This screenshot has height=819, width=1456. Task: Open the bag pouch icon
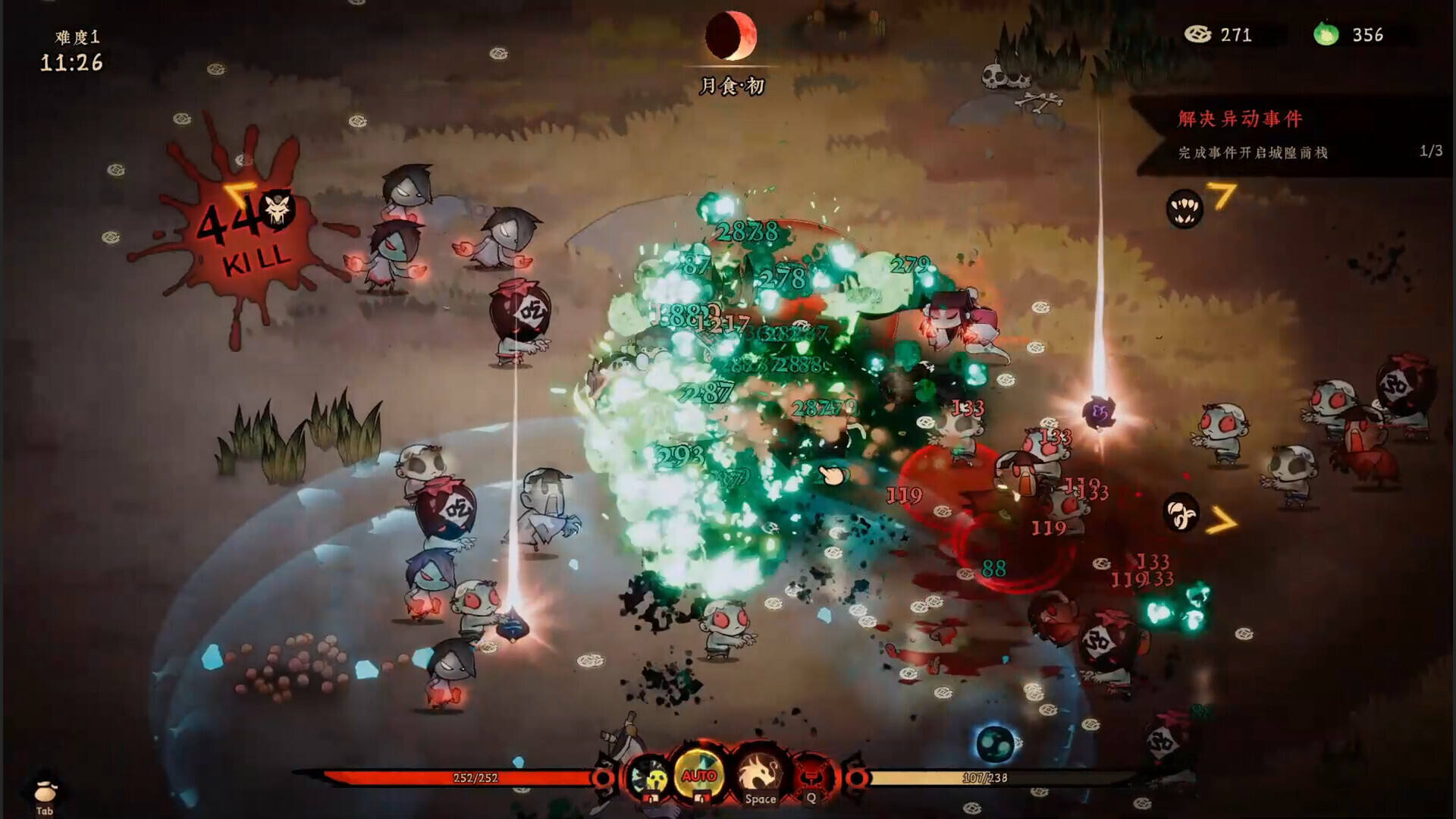[45, 792]
